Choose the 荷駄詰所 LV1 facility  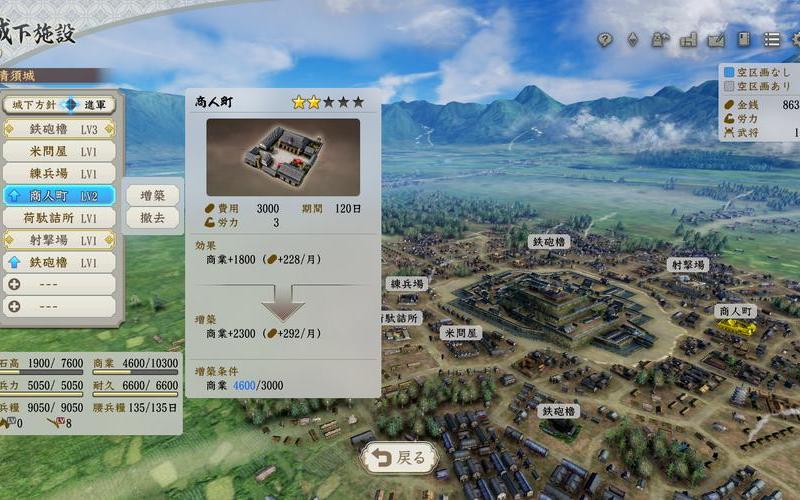(x=59, y=217)
